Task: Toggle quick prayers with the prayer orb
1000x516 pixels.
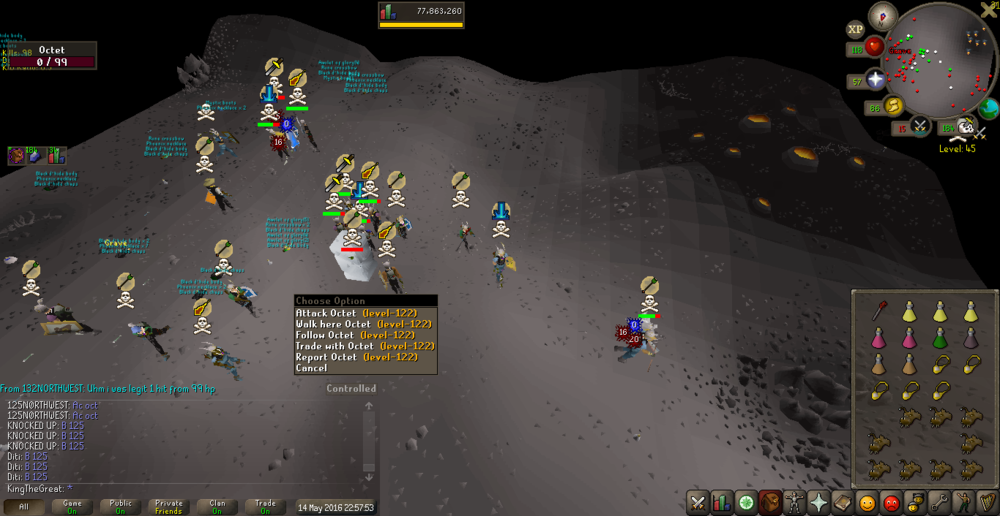Action: tap(877, 80)
